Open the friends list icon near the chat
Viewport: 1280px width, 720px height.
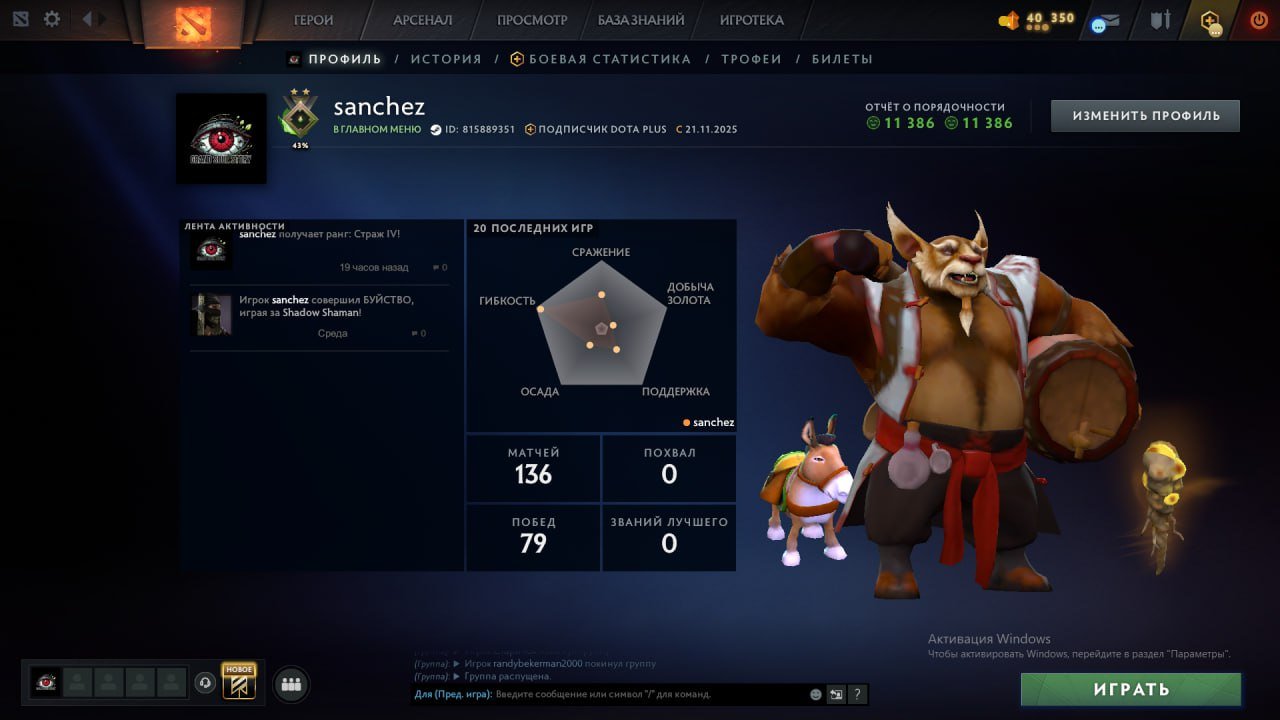[x=290, y=684]
